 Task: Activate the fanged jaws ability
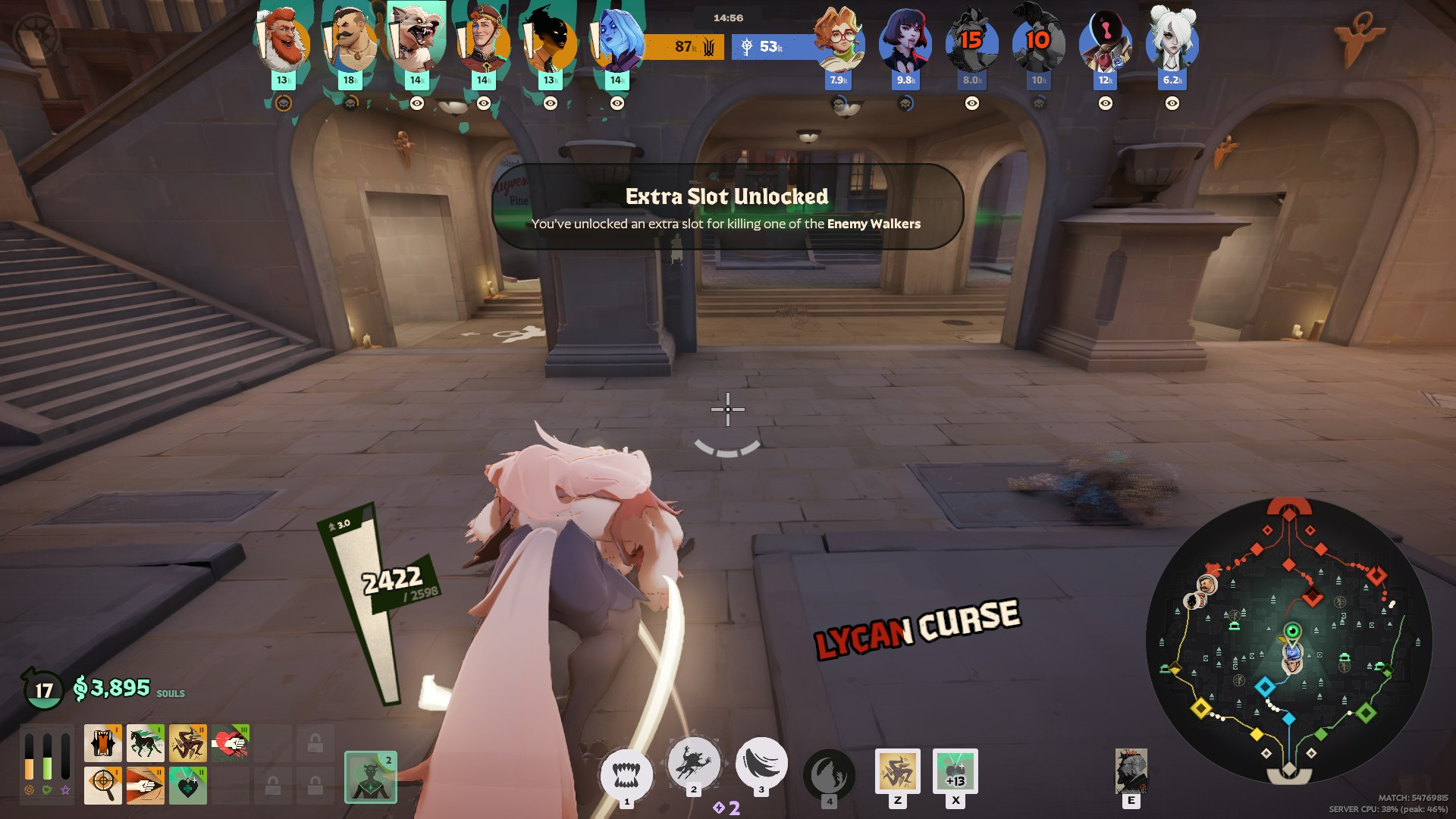pos(626,775)
